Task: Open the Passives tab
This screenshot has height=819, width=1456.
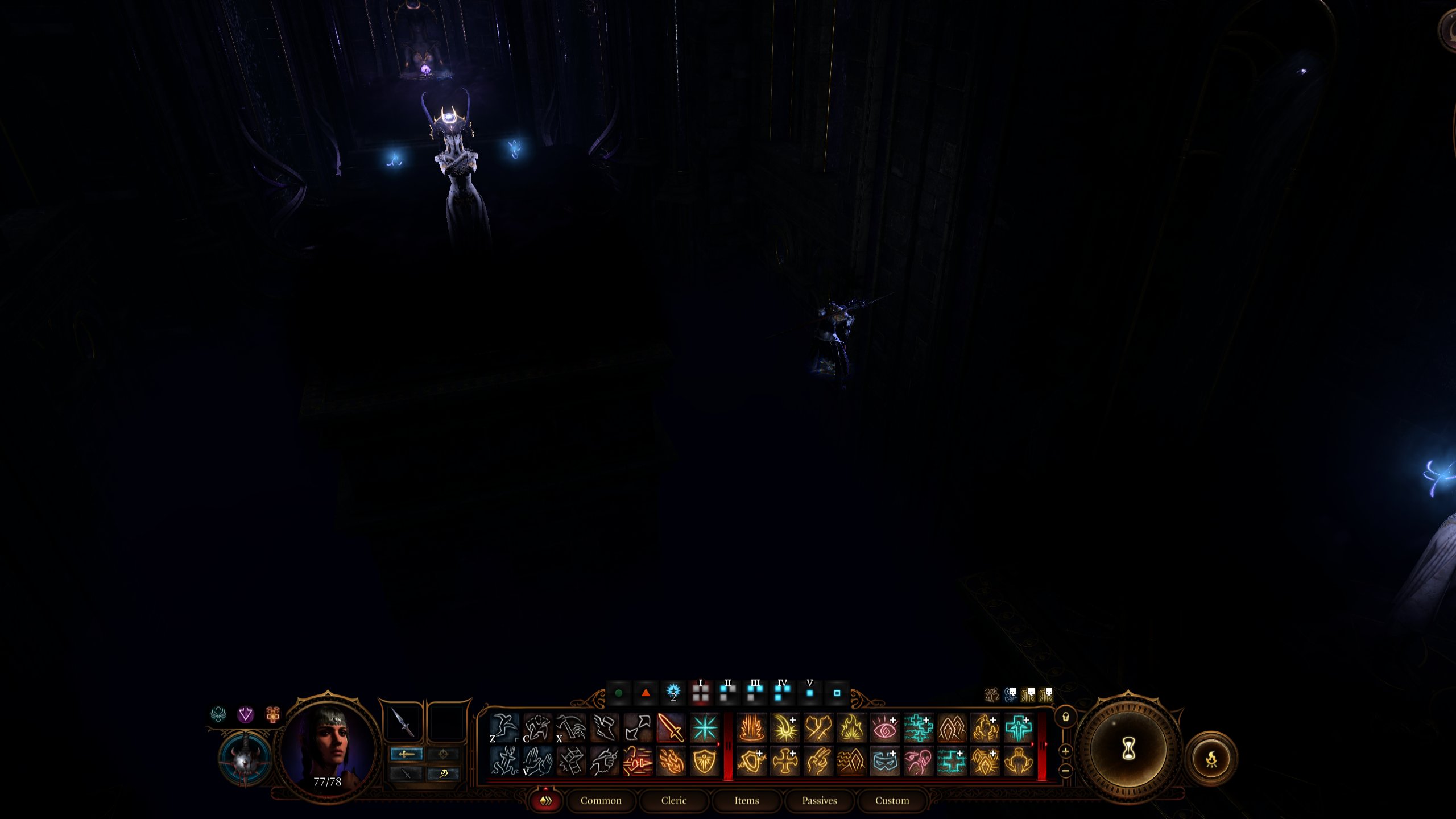Action: click(820, 800)
